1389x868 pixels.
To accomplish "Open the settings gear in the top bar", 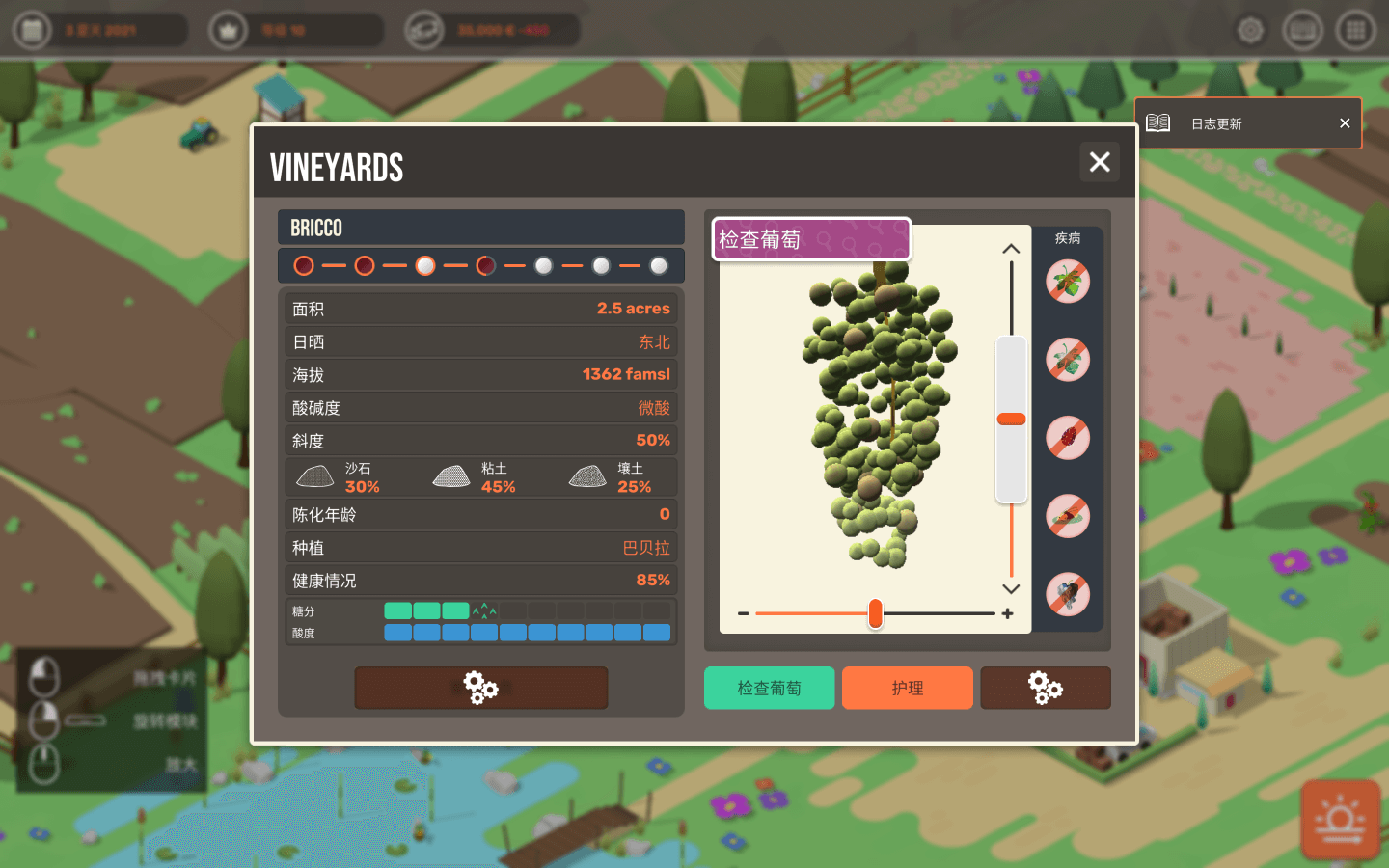I will click(1251, 31).
